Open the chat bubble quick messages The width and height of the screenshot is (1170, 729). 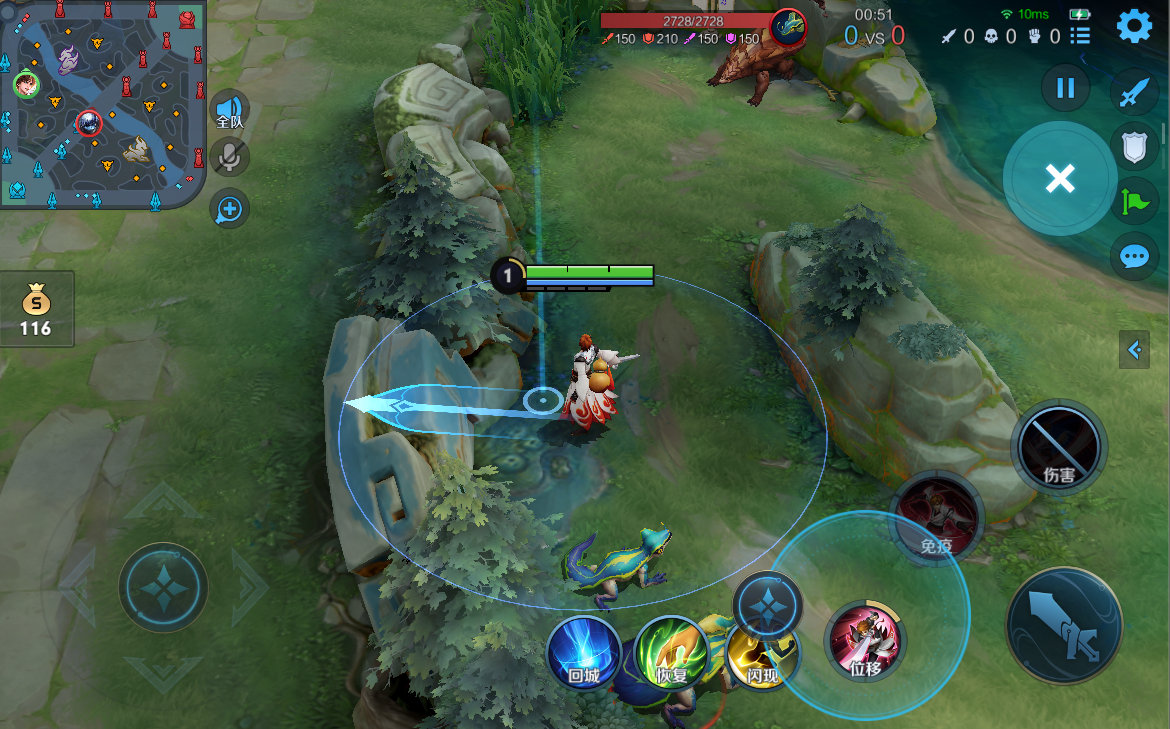click(1134, 256)
